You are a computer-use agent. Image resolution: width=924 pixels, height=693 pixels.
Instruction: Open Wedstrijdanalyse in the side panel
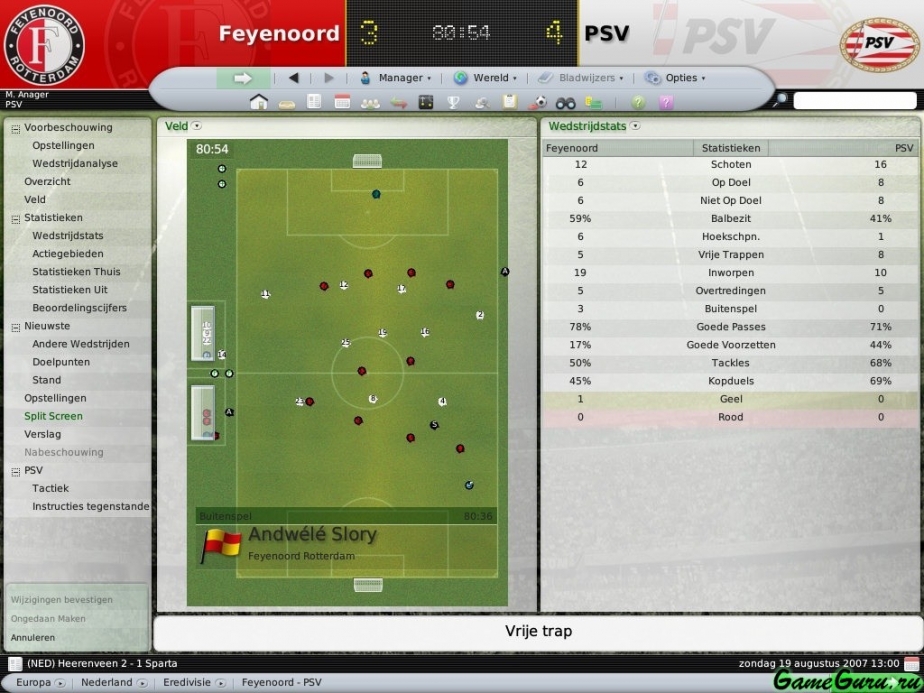[x=75, y=164]
